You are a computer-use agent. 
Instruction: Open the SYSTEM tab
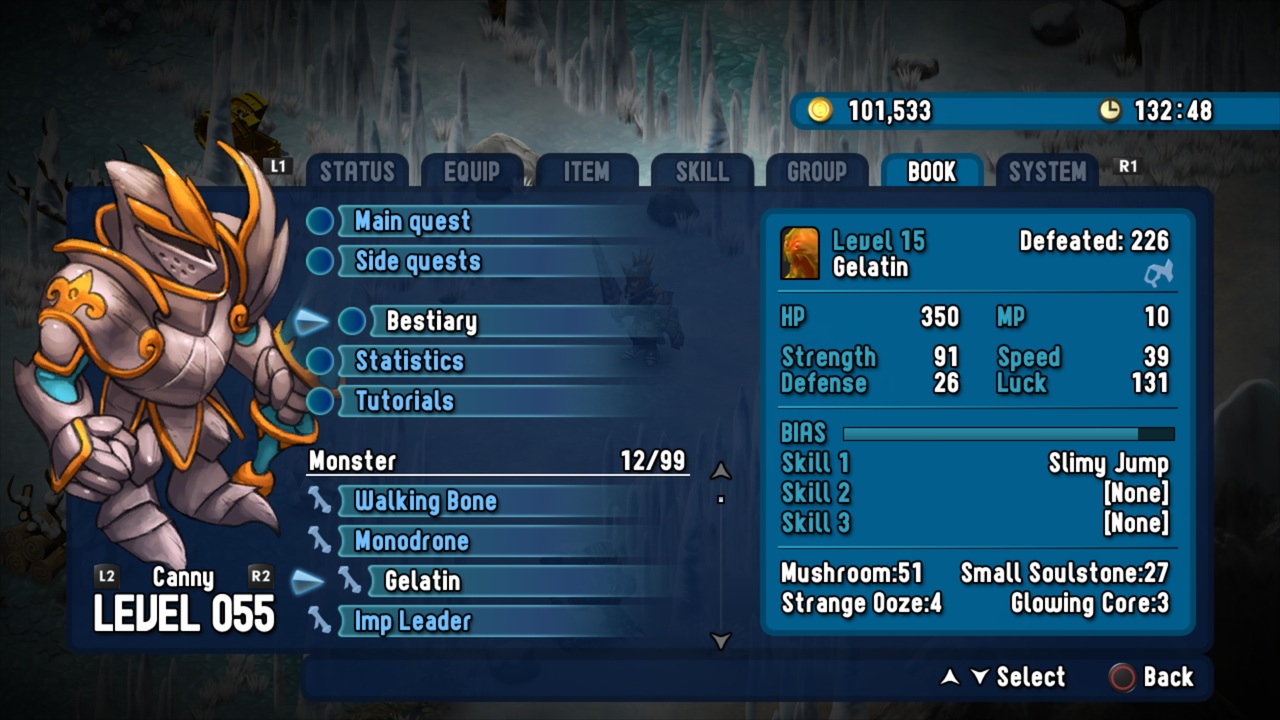pyautogui.click(x=1047, y=172)
